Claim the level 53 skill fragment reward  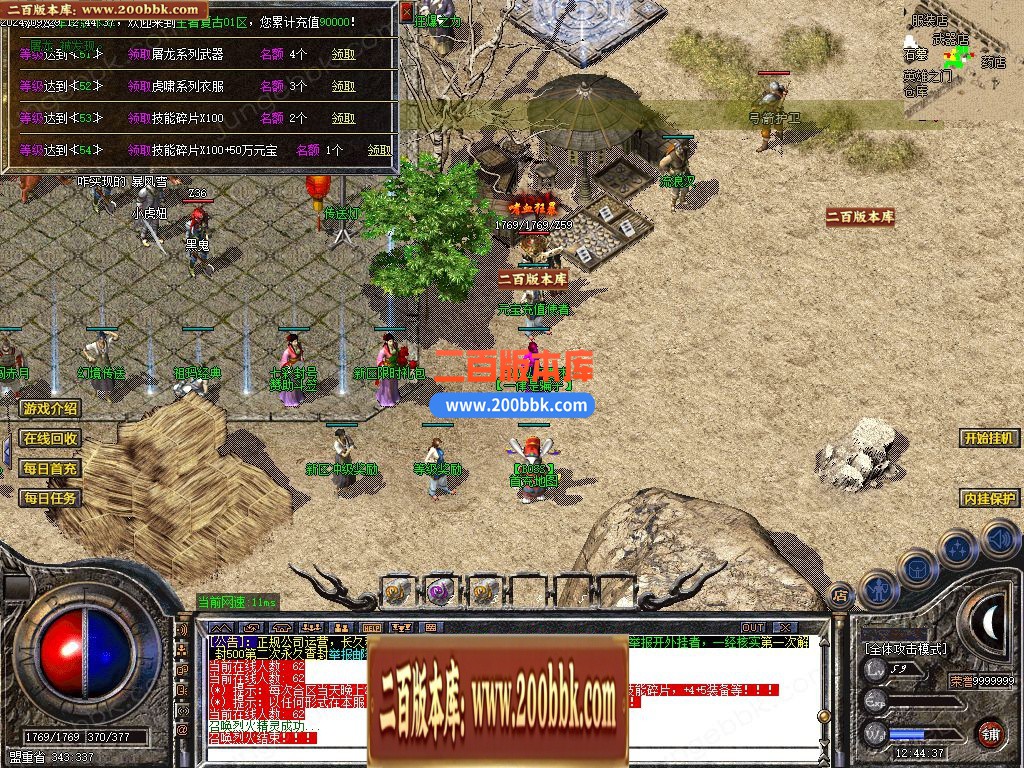point(343,118)
